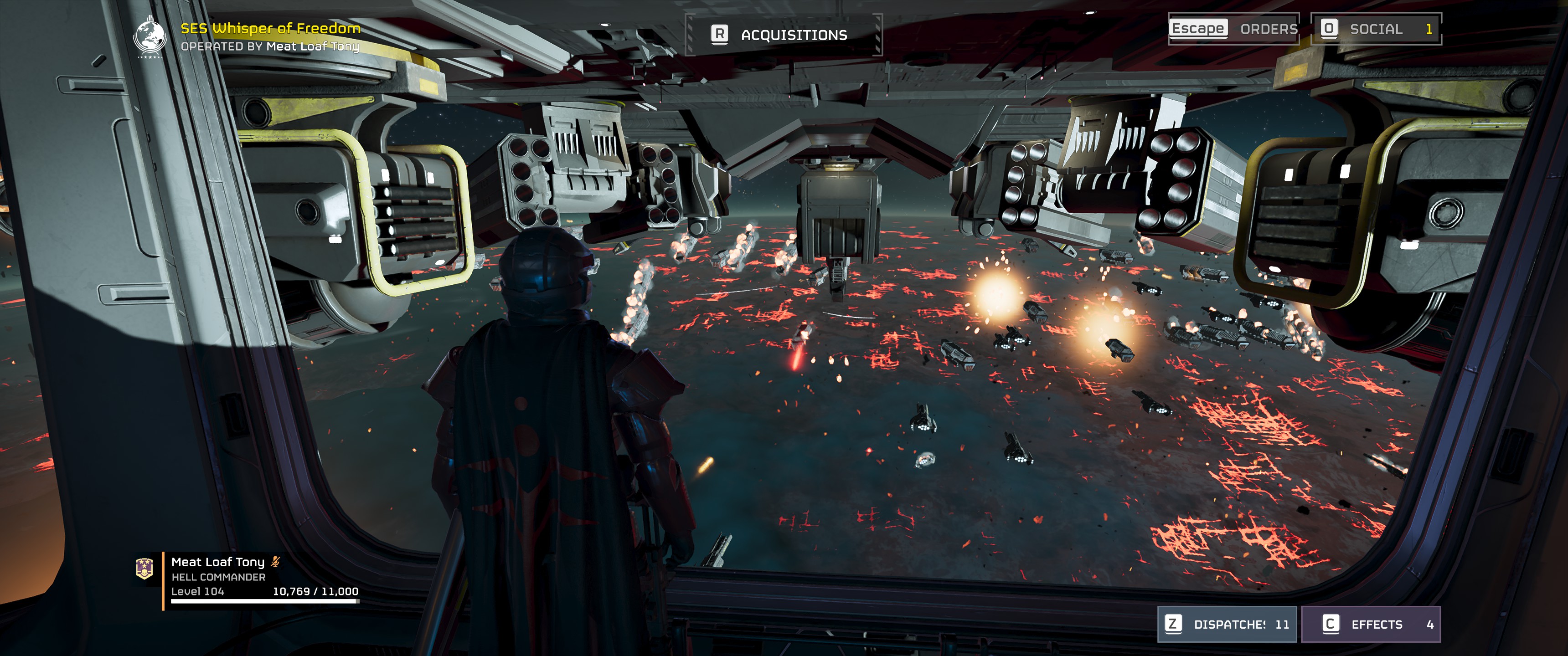Show the Dispatches list
This screenshot has height=656, width=1568.
tap(1227, 625)
